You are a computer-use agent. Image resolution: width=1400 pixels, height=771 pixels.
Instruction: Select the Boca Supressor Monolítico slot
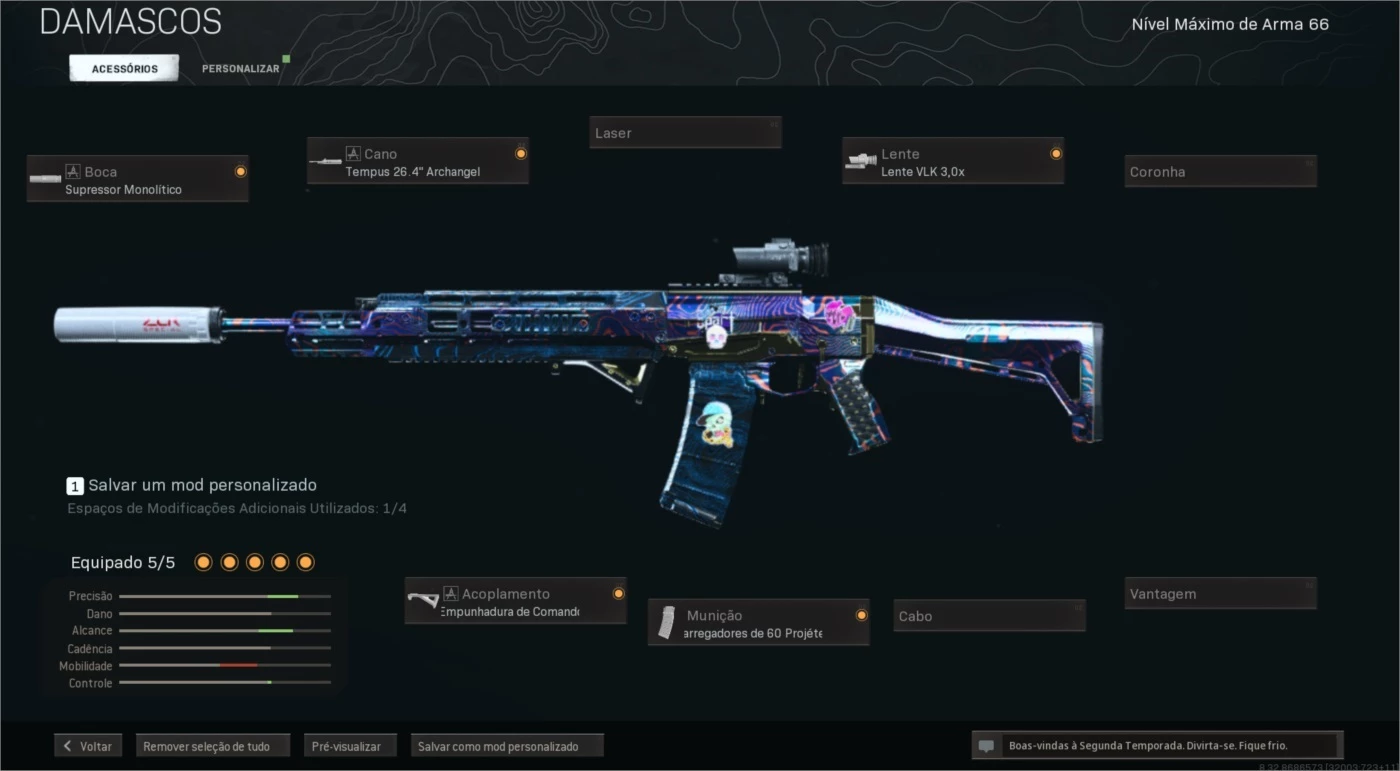[x=138, y=179]
